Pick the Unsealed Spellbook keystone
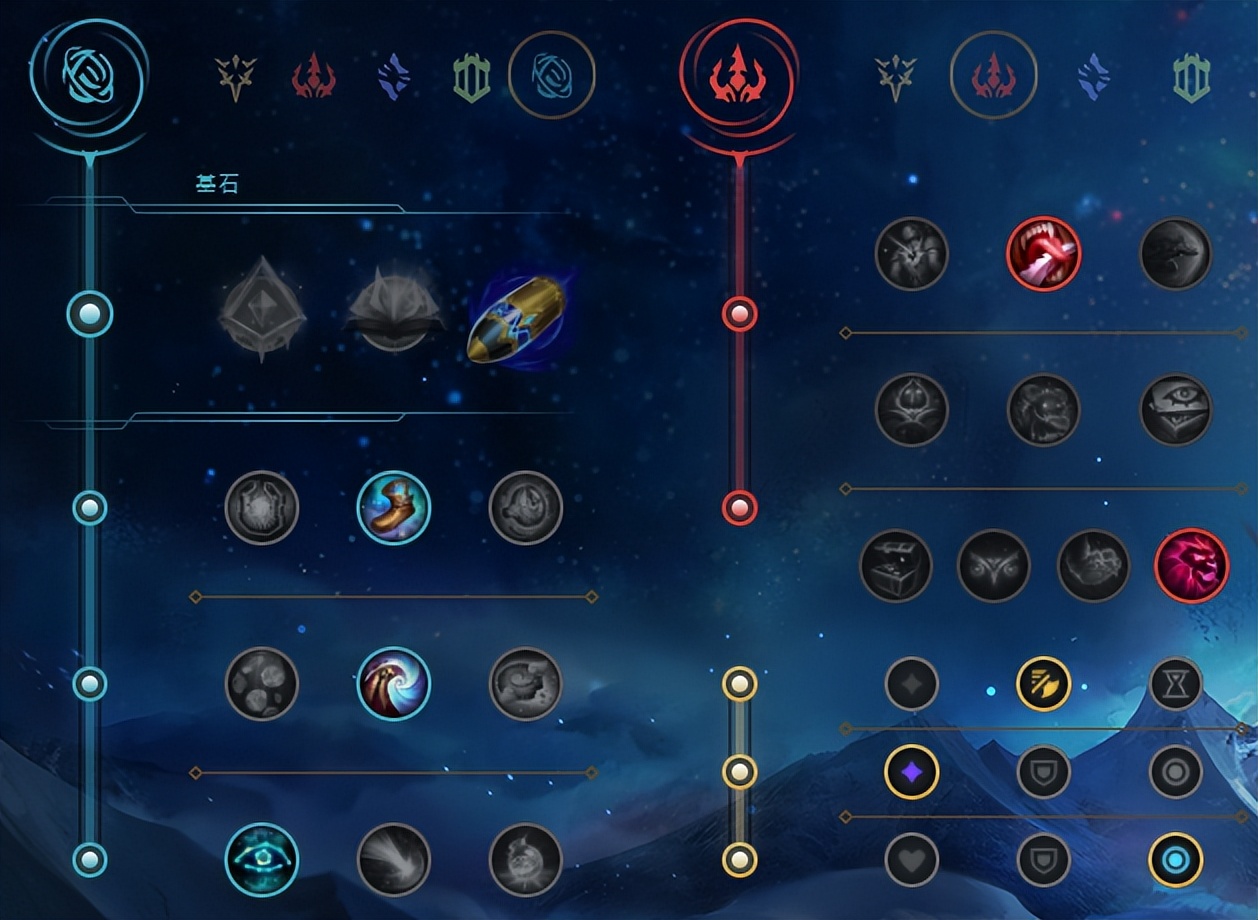Viewport: 1258px width, 920px height. tap(394, 311)
